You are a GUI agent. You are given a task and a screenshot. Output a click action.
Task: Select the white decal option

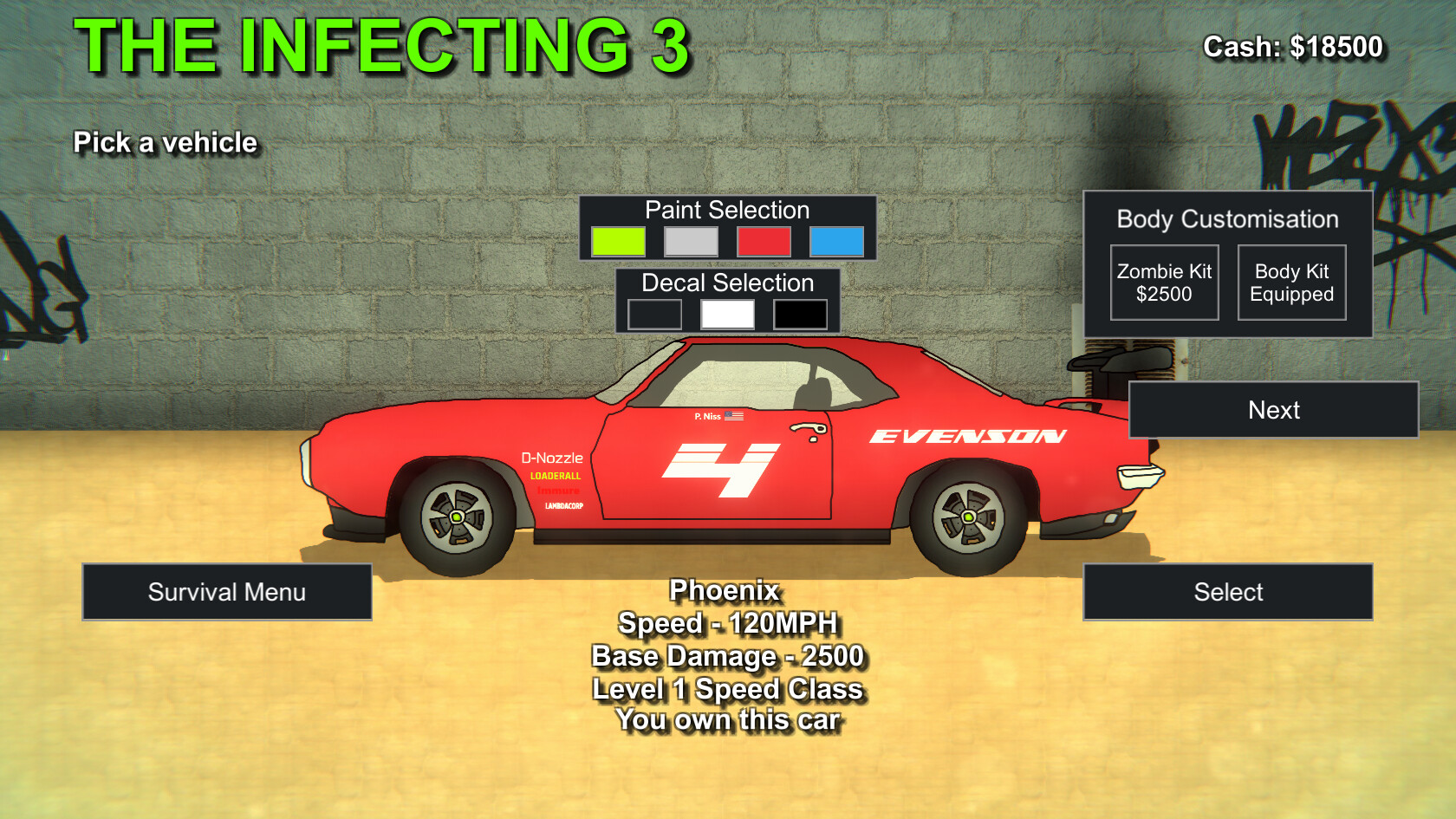point(728,312)
